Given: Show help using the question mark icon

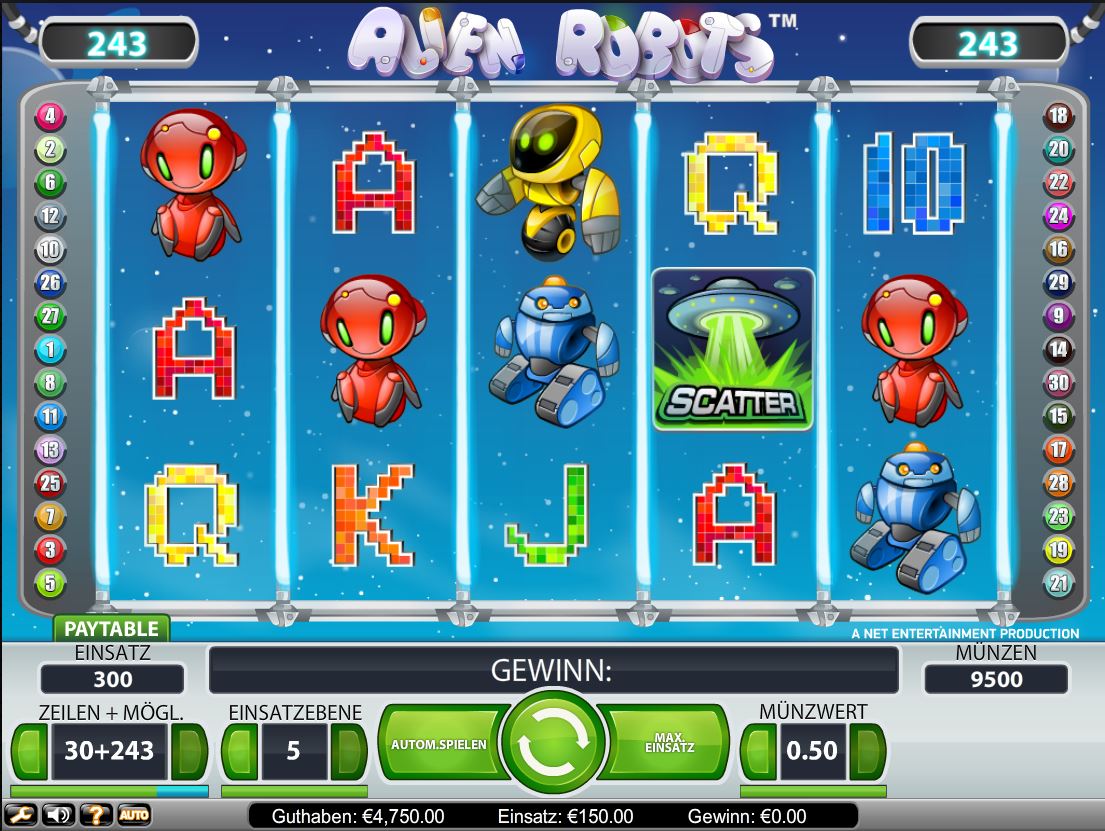Looking at the screenshot, I should (96, 815).
